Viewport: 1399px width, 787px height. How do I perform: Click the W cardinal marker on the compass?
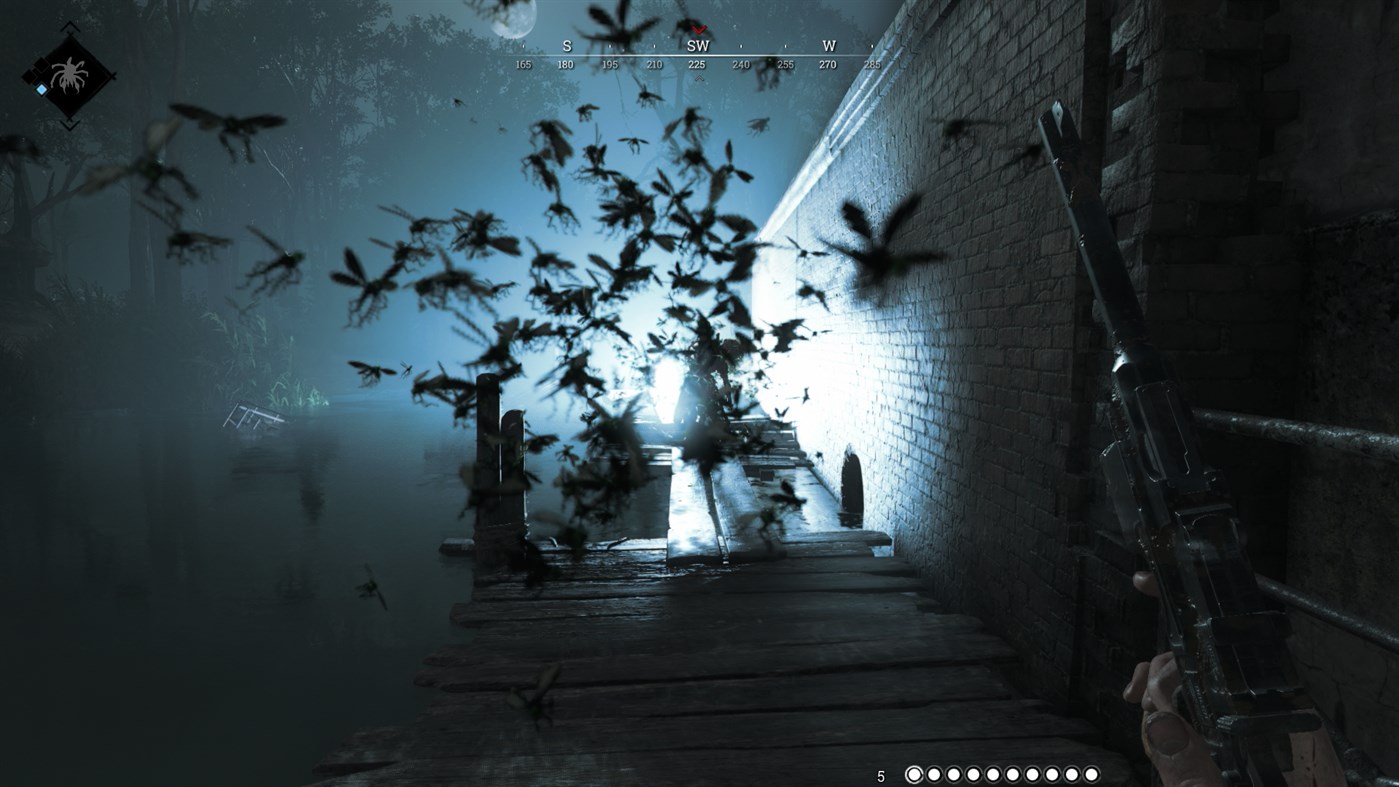(826, 45)
